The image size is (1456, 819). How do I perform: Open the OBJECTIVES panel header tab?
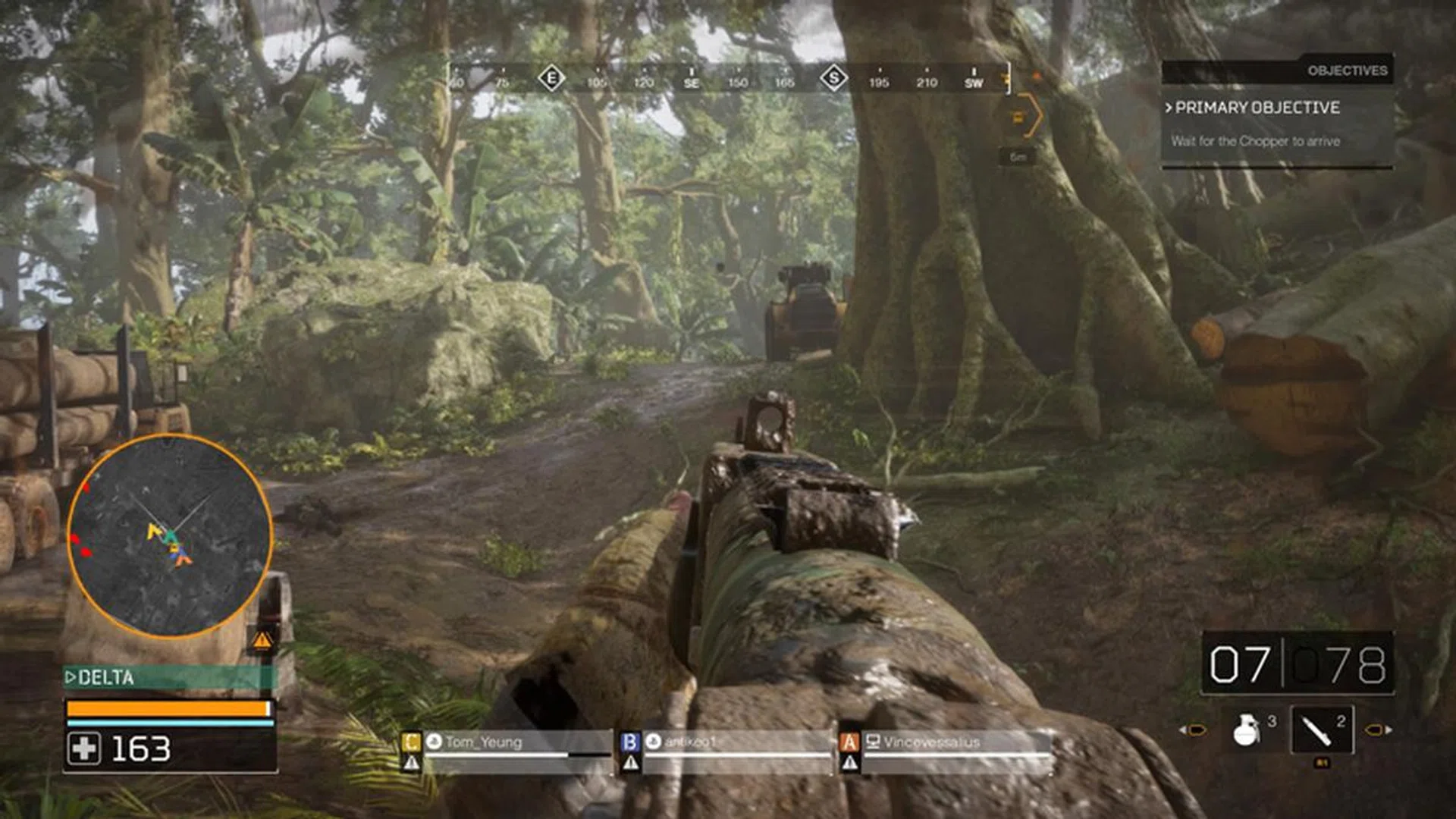click(x=1348, y=70)
